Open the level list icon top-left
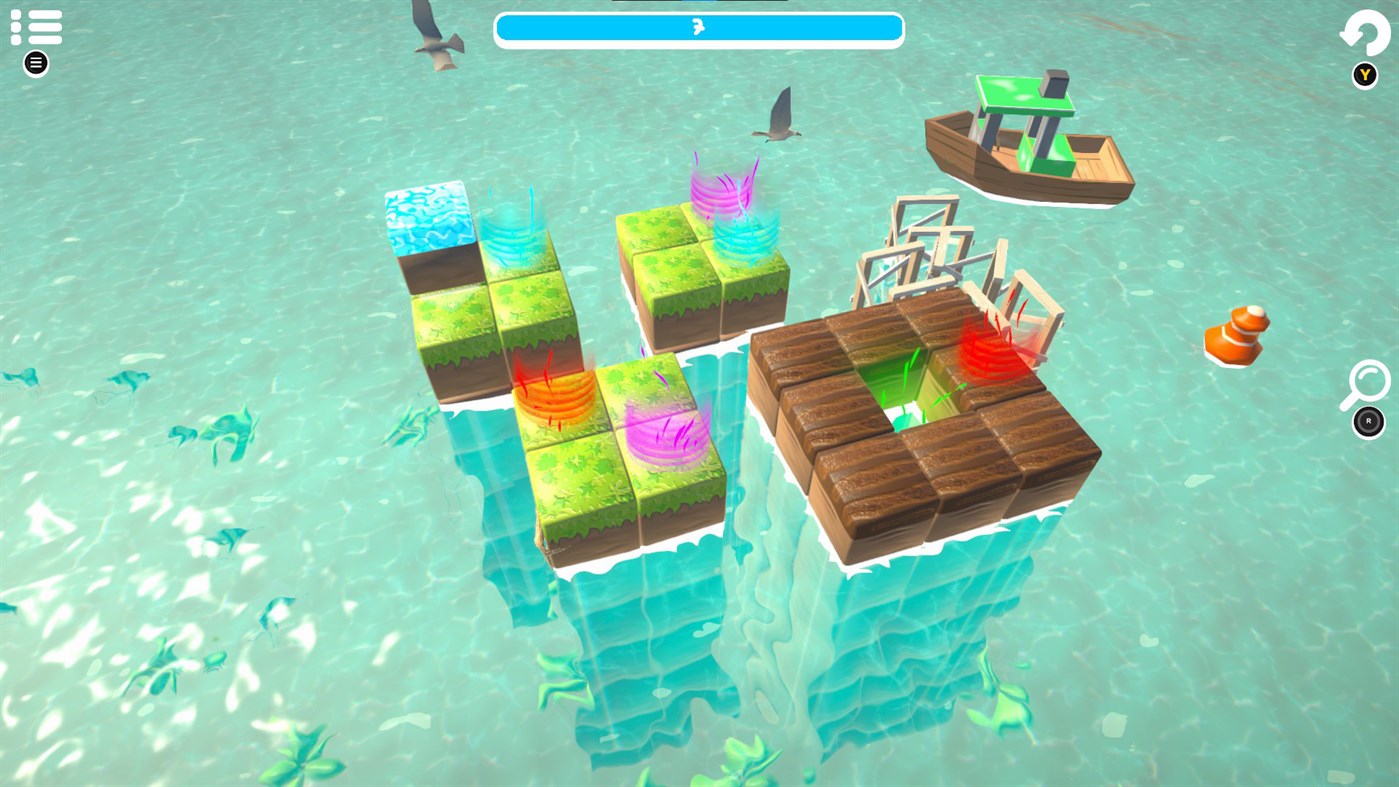The height and width of the screenshot is (787, 1399). pos(36,26)
